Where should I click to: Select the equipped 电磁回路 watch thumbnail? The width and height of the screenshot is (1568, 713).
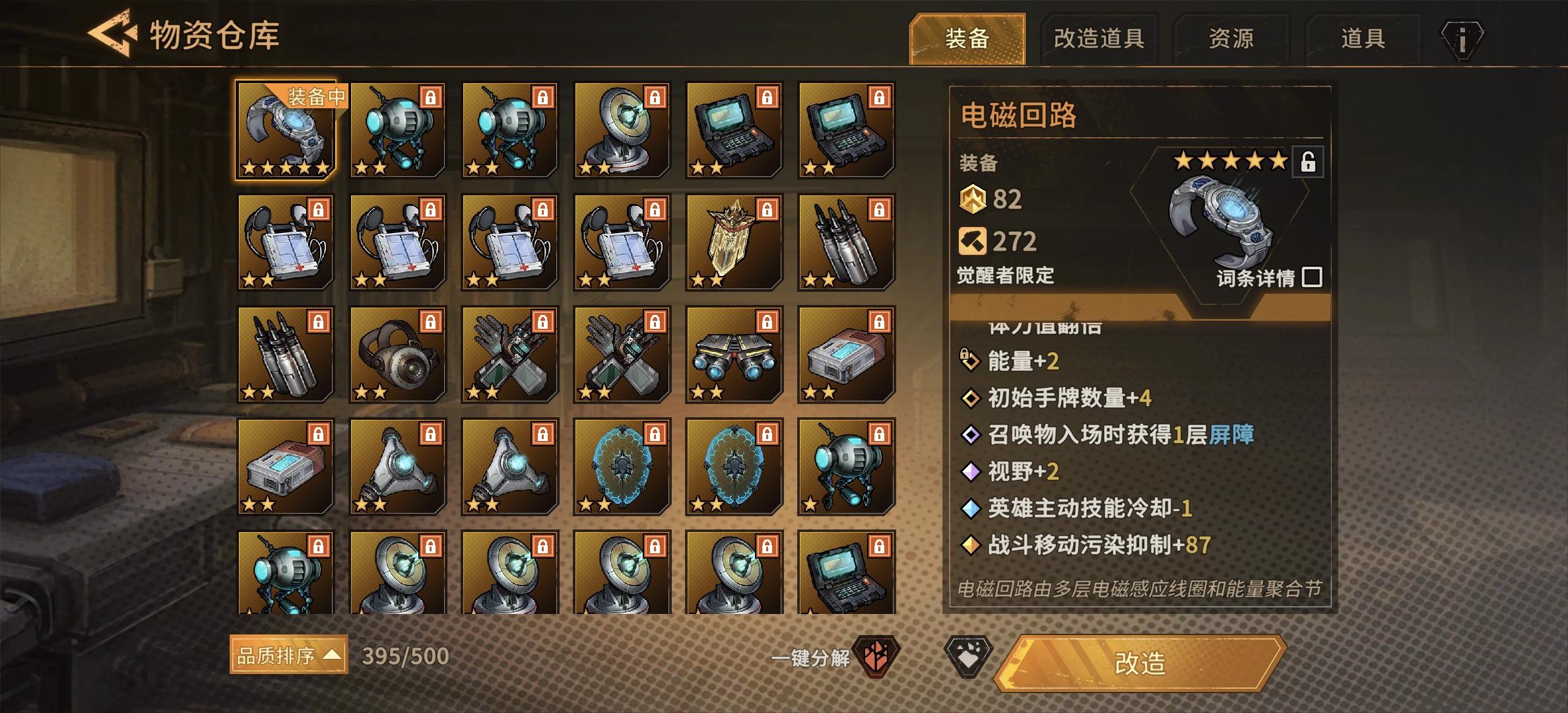click(x=286, y=130)
